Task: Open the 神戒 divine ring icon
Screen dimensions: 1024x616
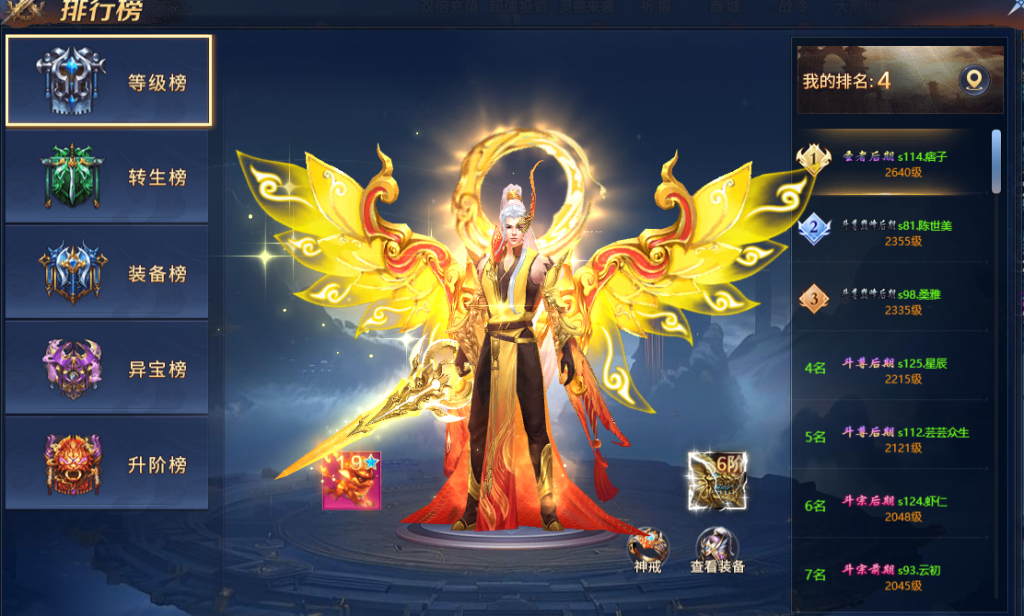Action: coord(647,546)
